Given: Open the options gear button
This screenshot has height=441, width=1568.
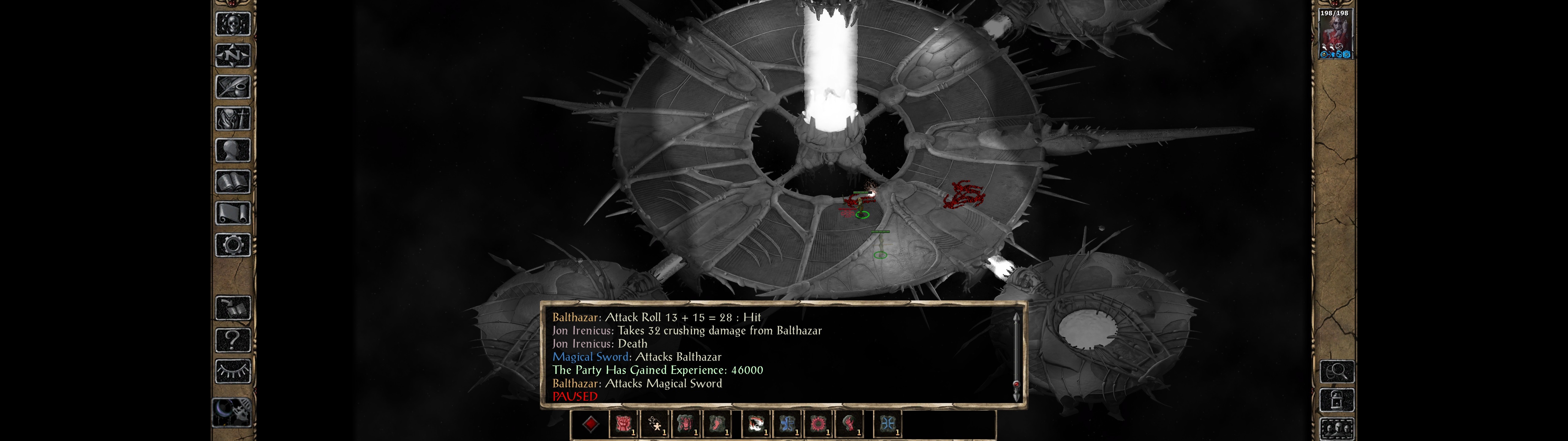Looking at the screenshot, I should tap(232, 245).
